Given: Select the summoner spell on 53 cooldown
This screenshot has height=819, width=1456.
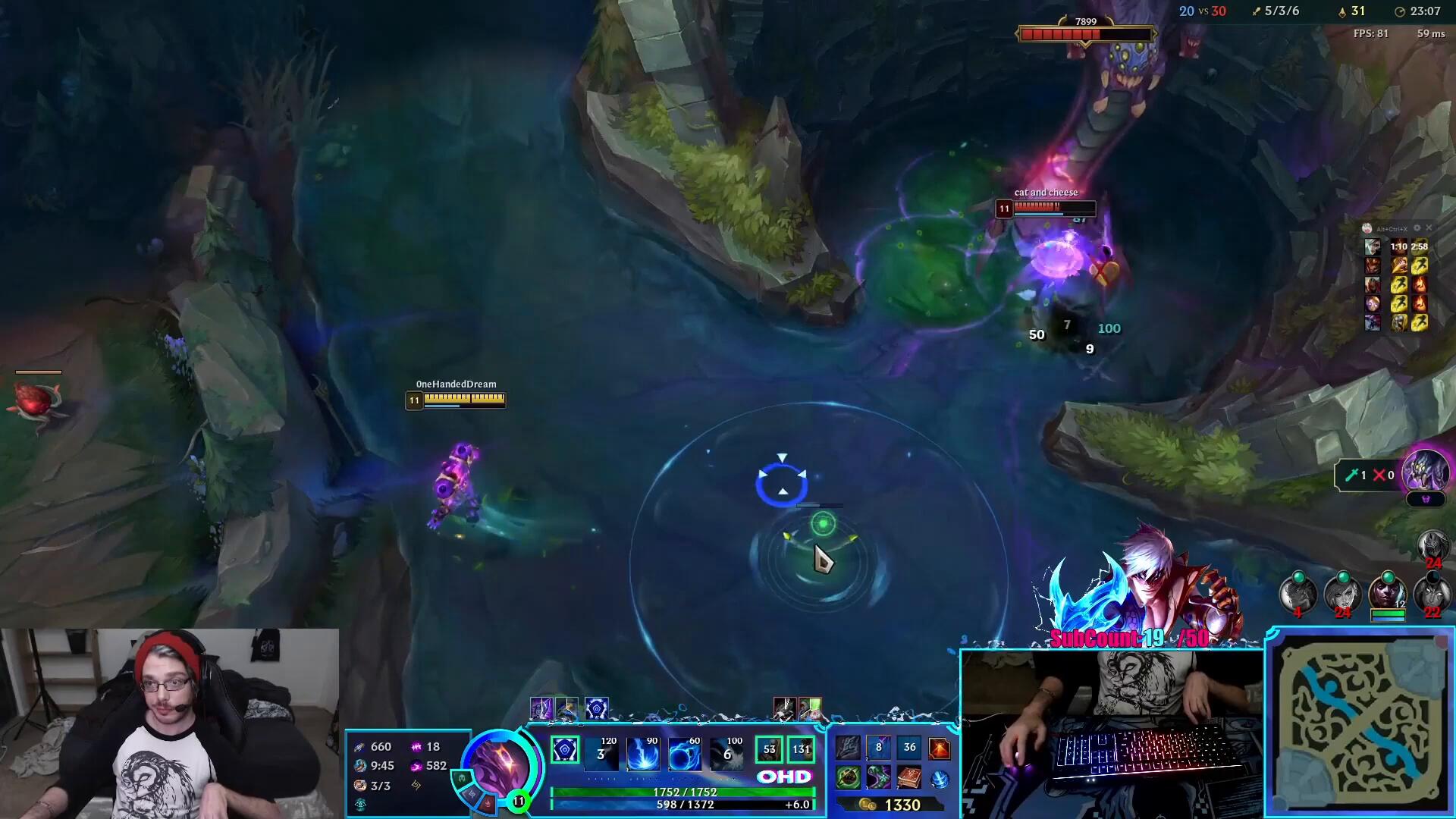Looking at the screenshot, I should coord(769,750).
